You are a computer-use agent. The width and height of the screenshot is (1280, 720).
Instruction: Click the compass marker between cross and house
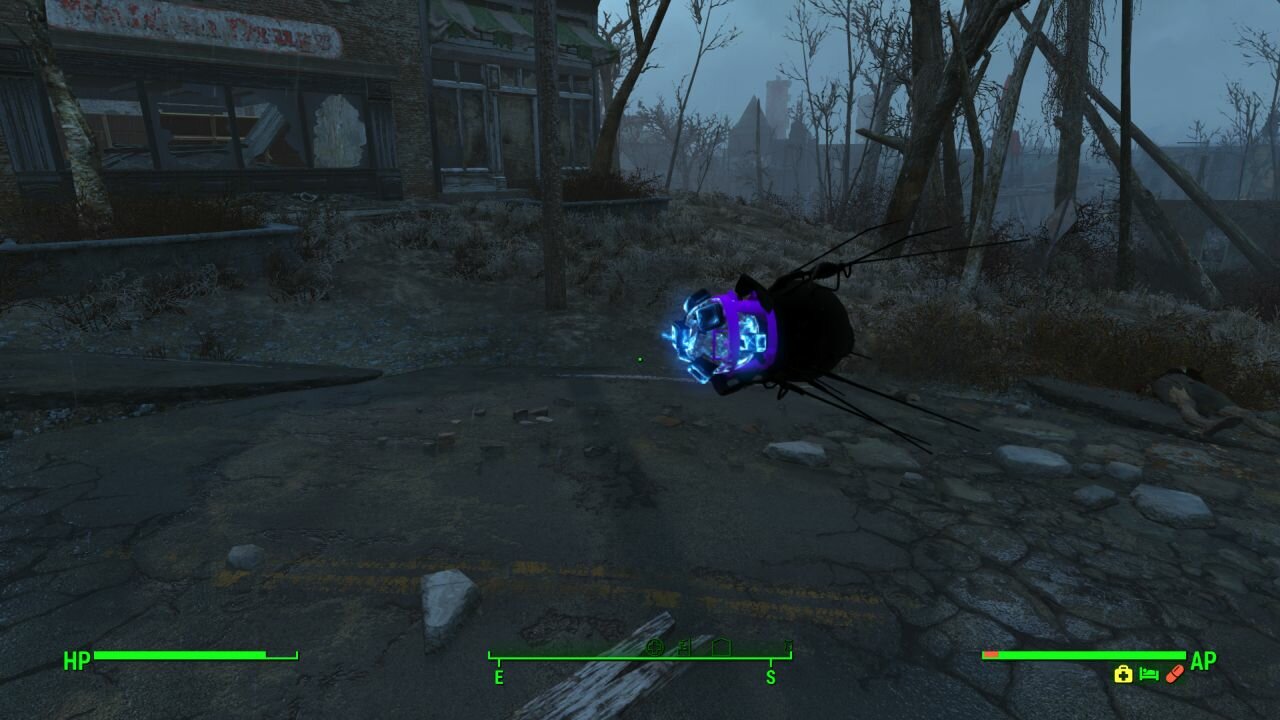tap(685, 647)
